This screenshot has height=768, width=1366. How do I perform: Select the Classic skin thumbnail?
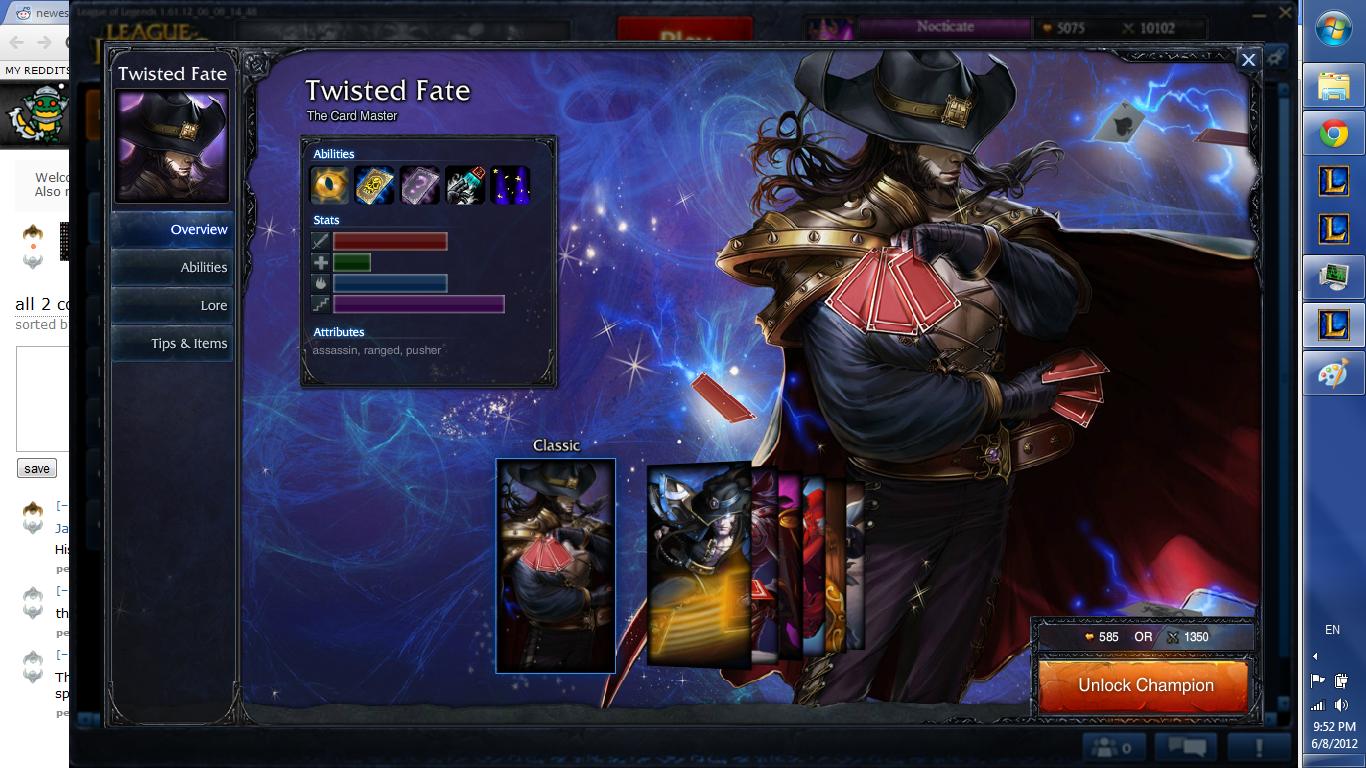556,565
